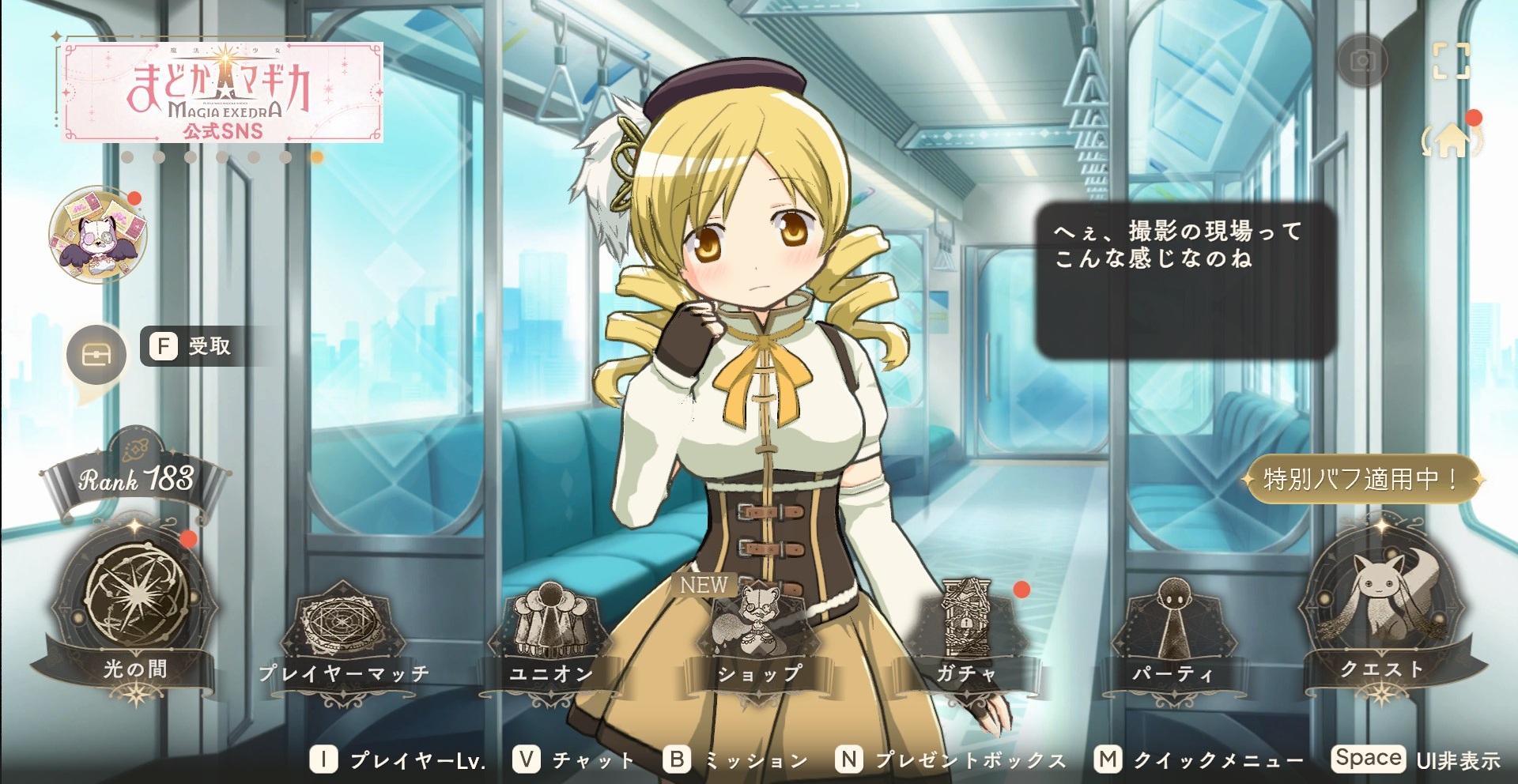Open the プレゼントボックス present box
The width and height of the screenshot is (1518, 784).
(951, 760)
